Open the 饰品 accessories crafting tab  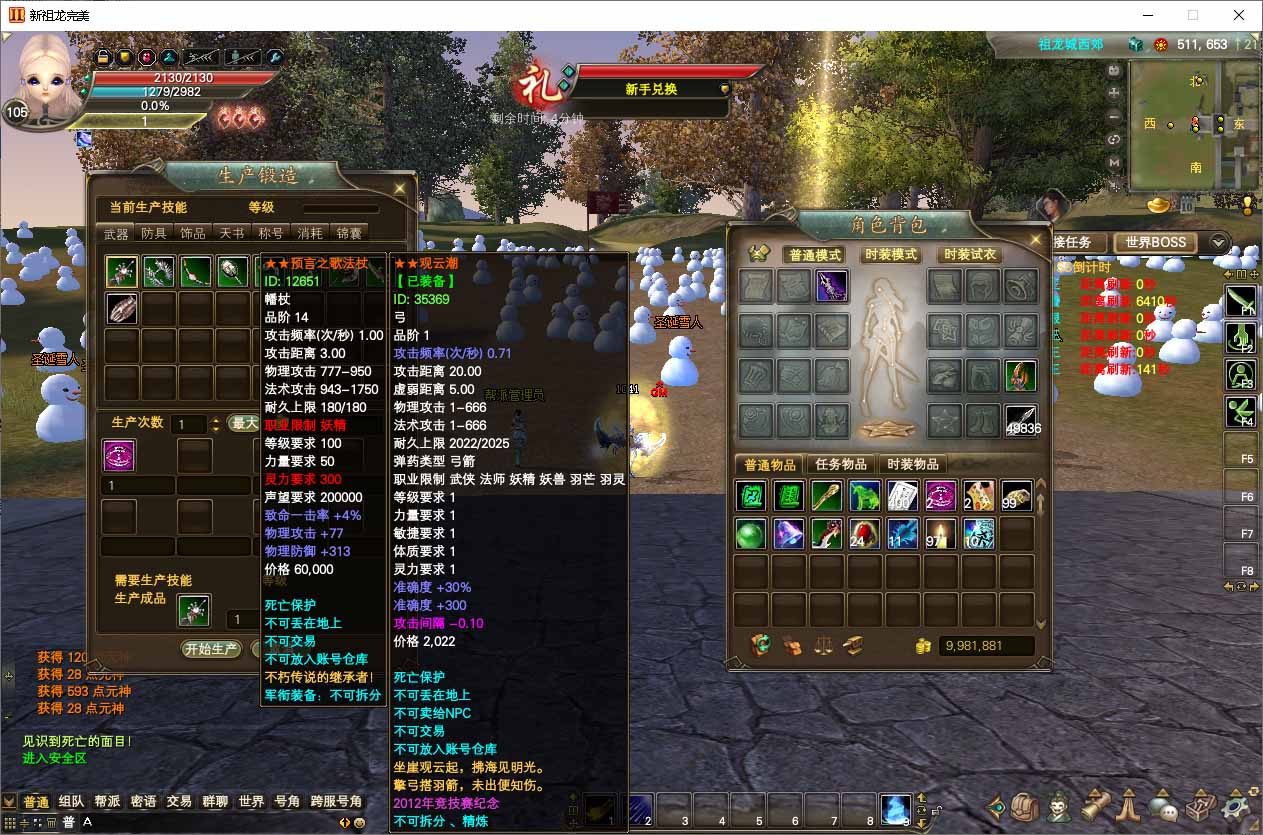[193, 233]
